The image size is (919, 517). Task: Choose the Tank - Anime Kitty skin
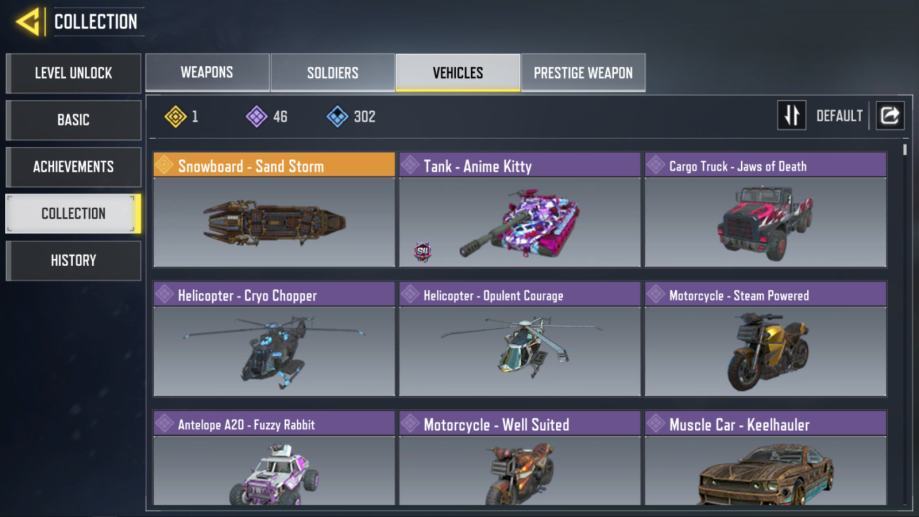pyautogui.click(x=519, y=210)
